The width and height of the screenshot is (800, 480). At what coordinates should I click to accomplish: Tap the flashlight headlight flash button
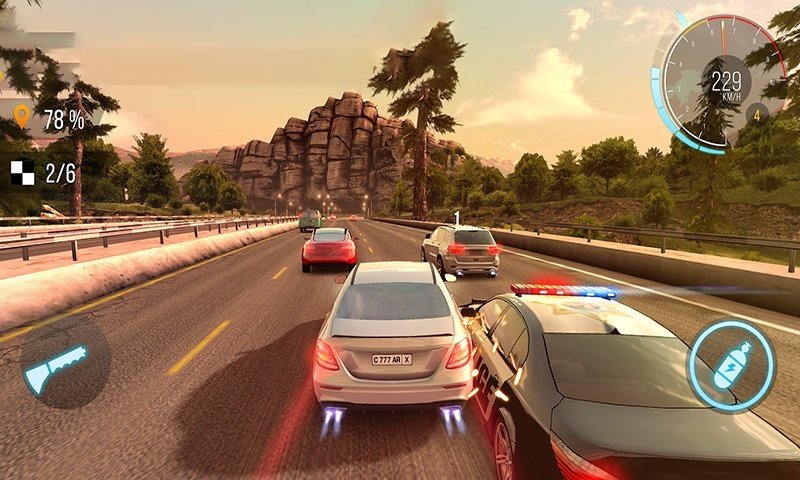coord(62,366)
